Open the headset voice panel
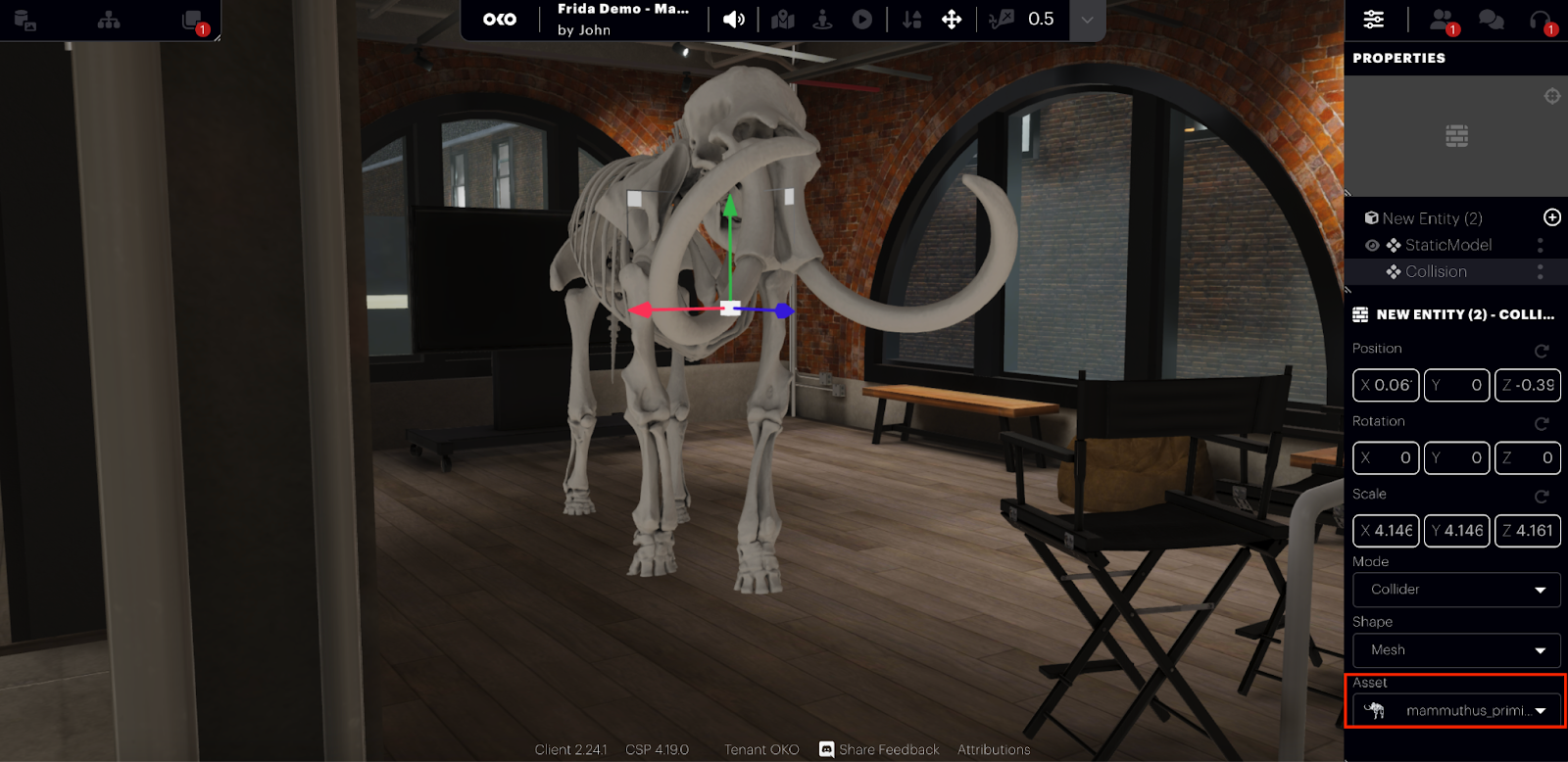The image size is (1568, 762). (x=1541, y=20)
